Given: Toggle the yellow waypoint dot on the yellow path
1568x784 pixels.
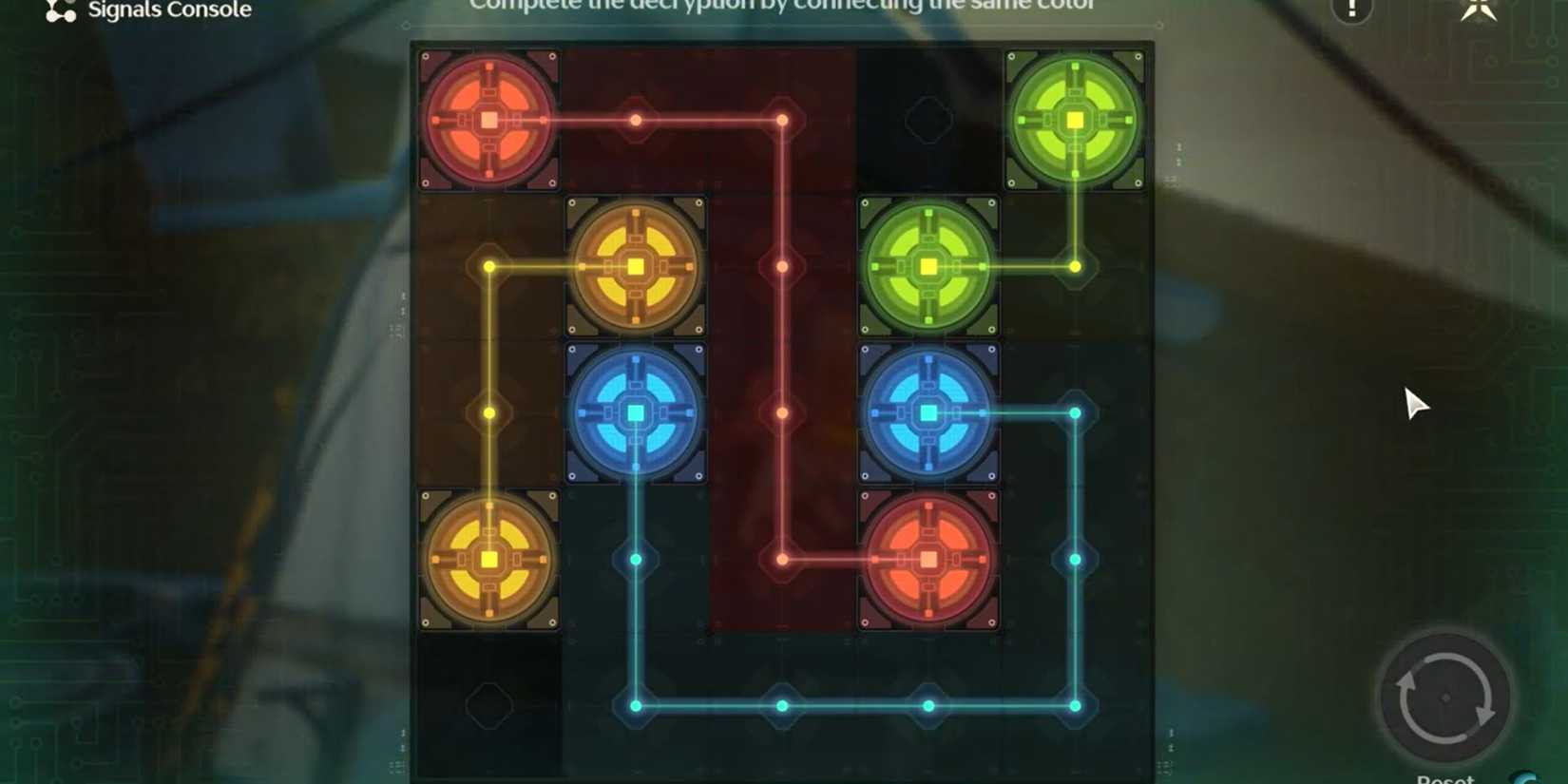Looking at the screenshot, I should [488, 412].
